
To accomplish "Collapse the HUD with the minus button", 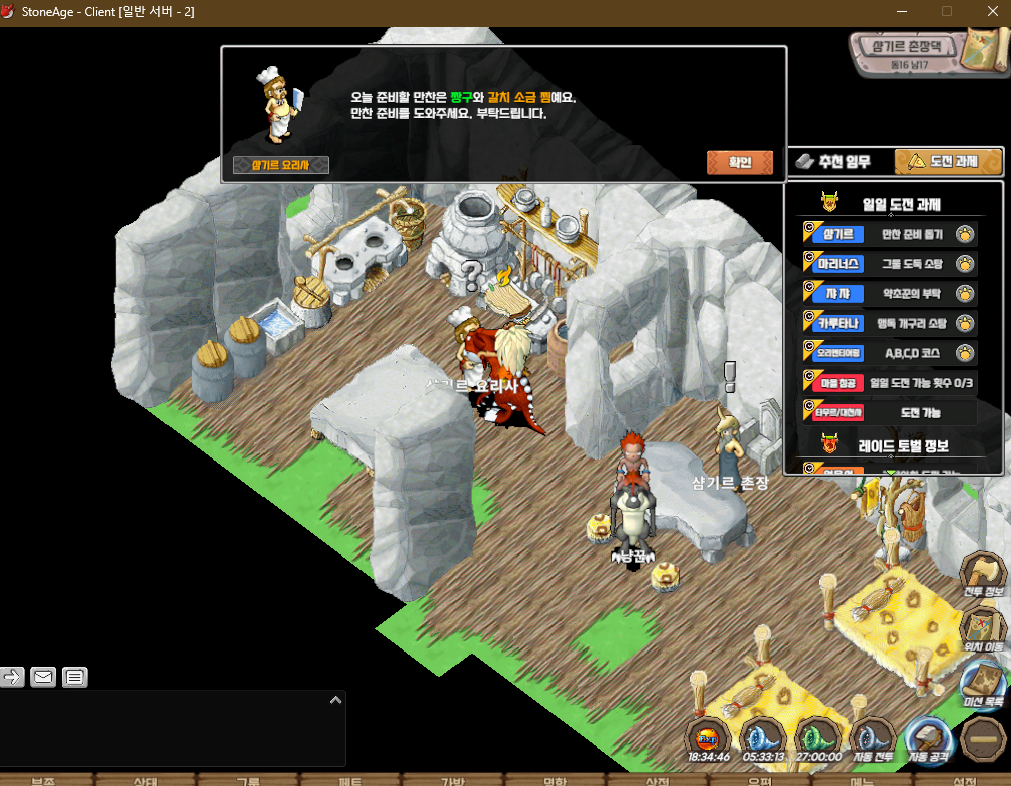I will click(x=982, y=740).
